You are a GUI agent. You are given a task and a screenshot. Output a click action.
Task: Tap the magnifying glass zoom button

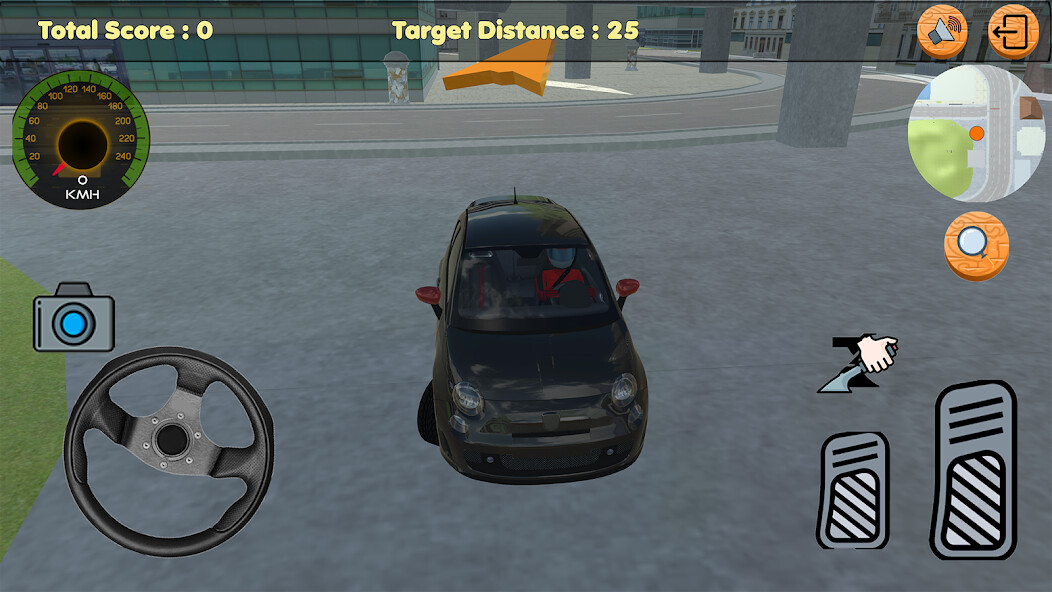(x=976, y=245)
